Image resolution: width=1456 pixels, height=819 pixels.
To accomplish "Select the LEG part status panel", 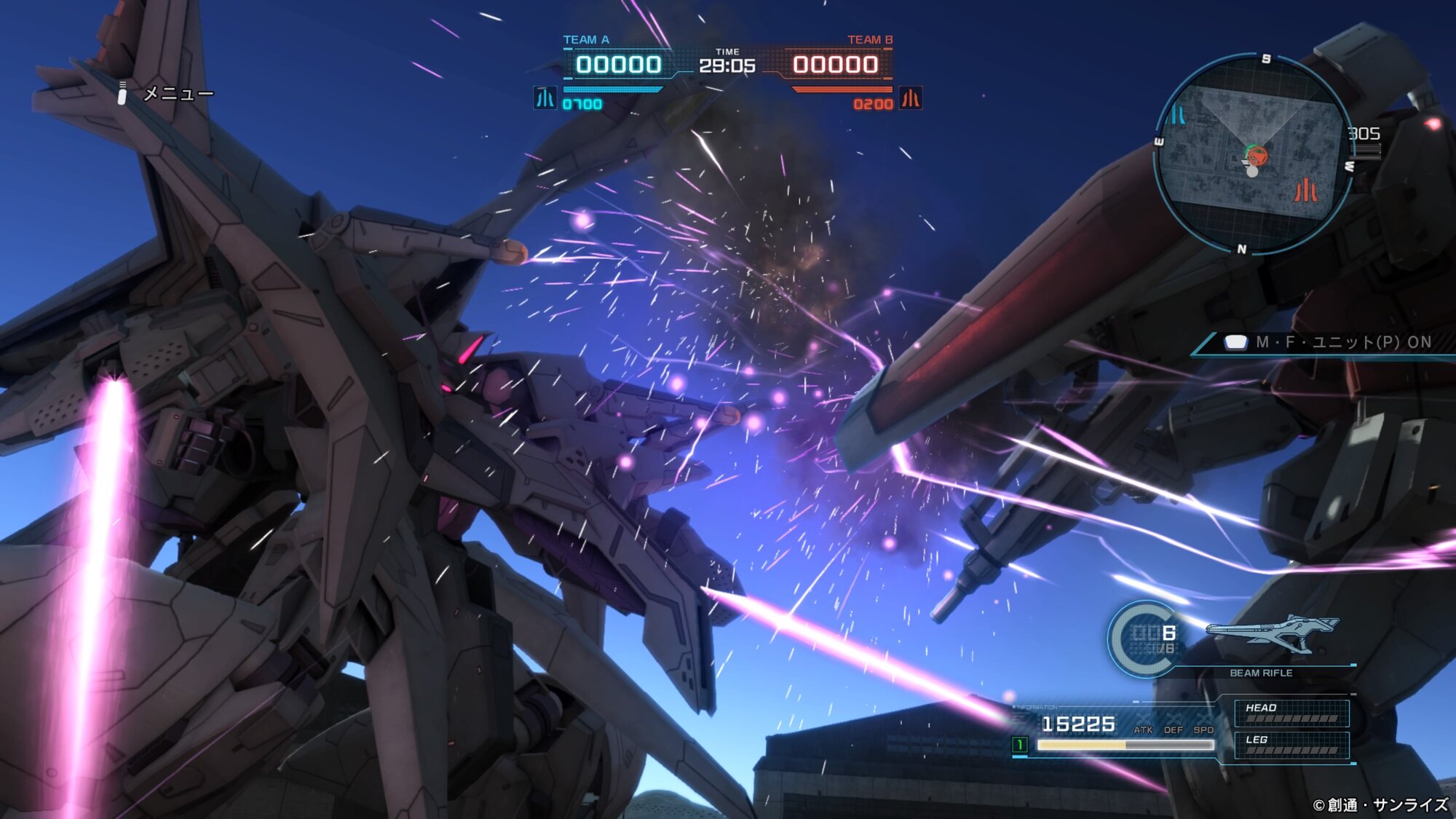I will pyautogui.click(x=1291, y=745).
